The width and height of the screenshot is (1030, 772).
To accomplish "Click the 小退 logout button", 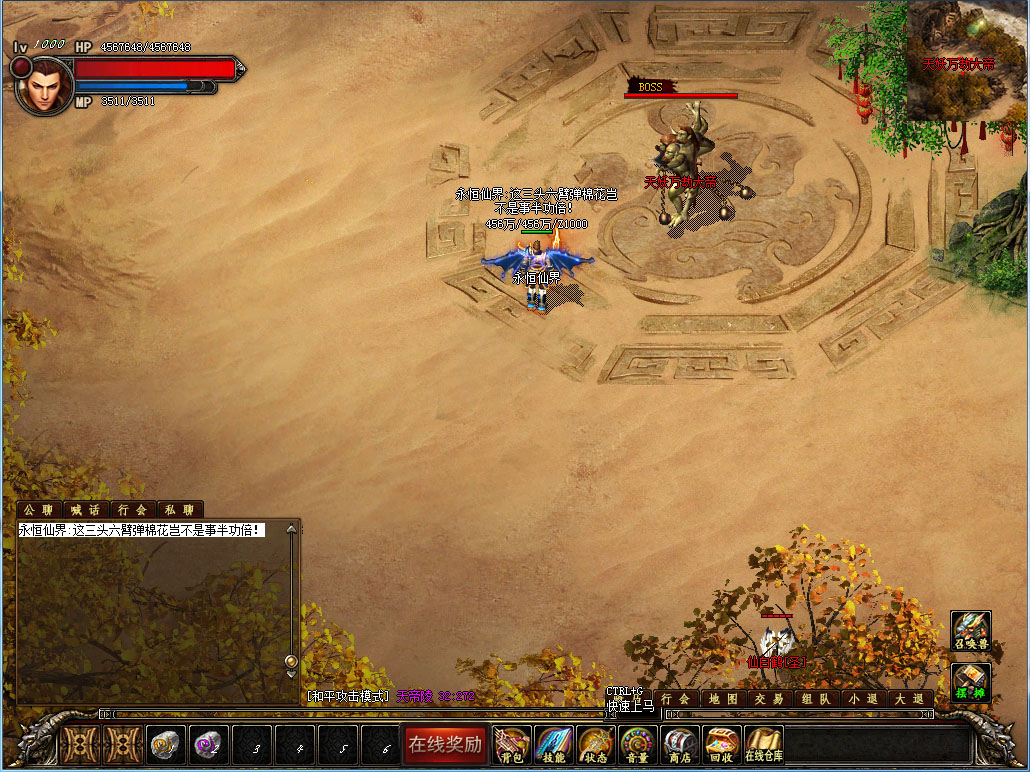I will point(864,699).
